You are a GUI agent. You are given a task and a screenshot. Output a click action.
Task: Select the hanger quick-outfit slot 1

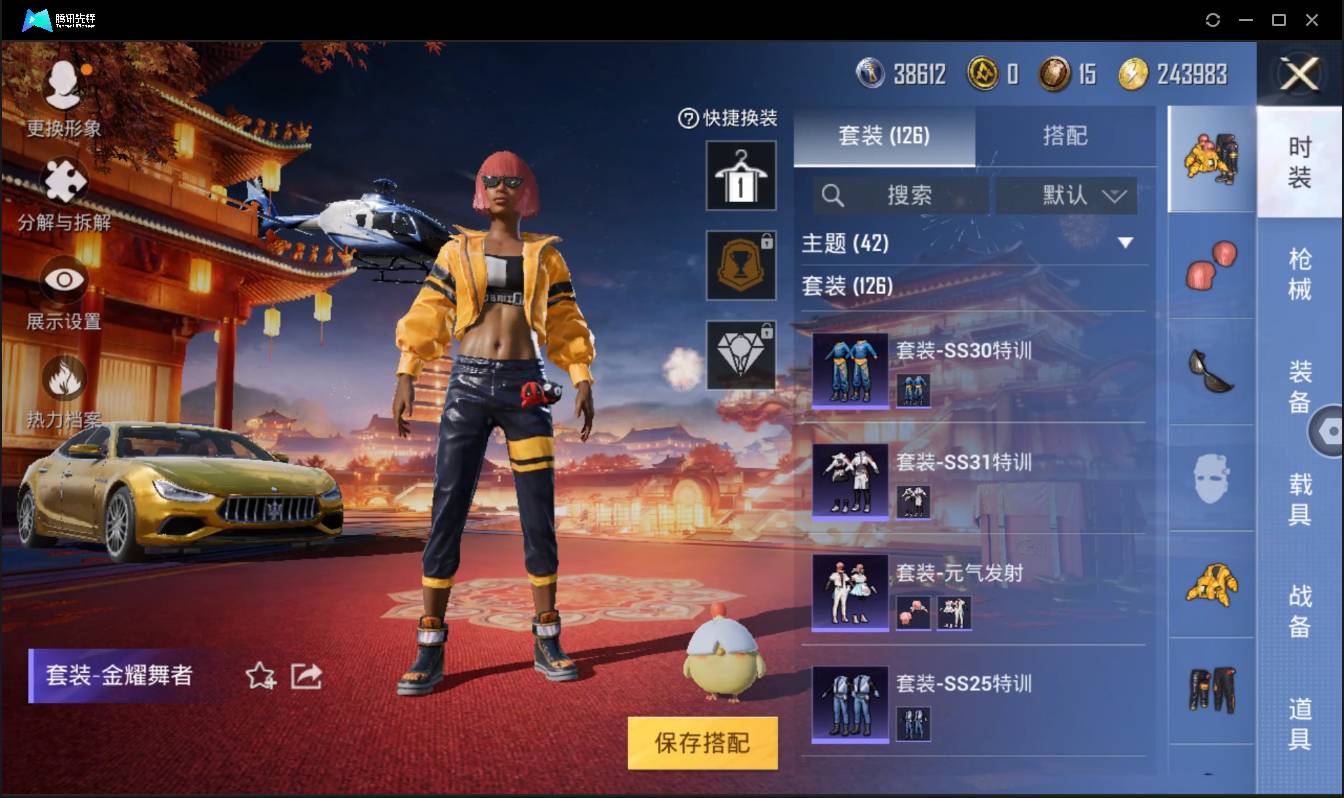click(741, 177)
